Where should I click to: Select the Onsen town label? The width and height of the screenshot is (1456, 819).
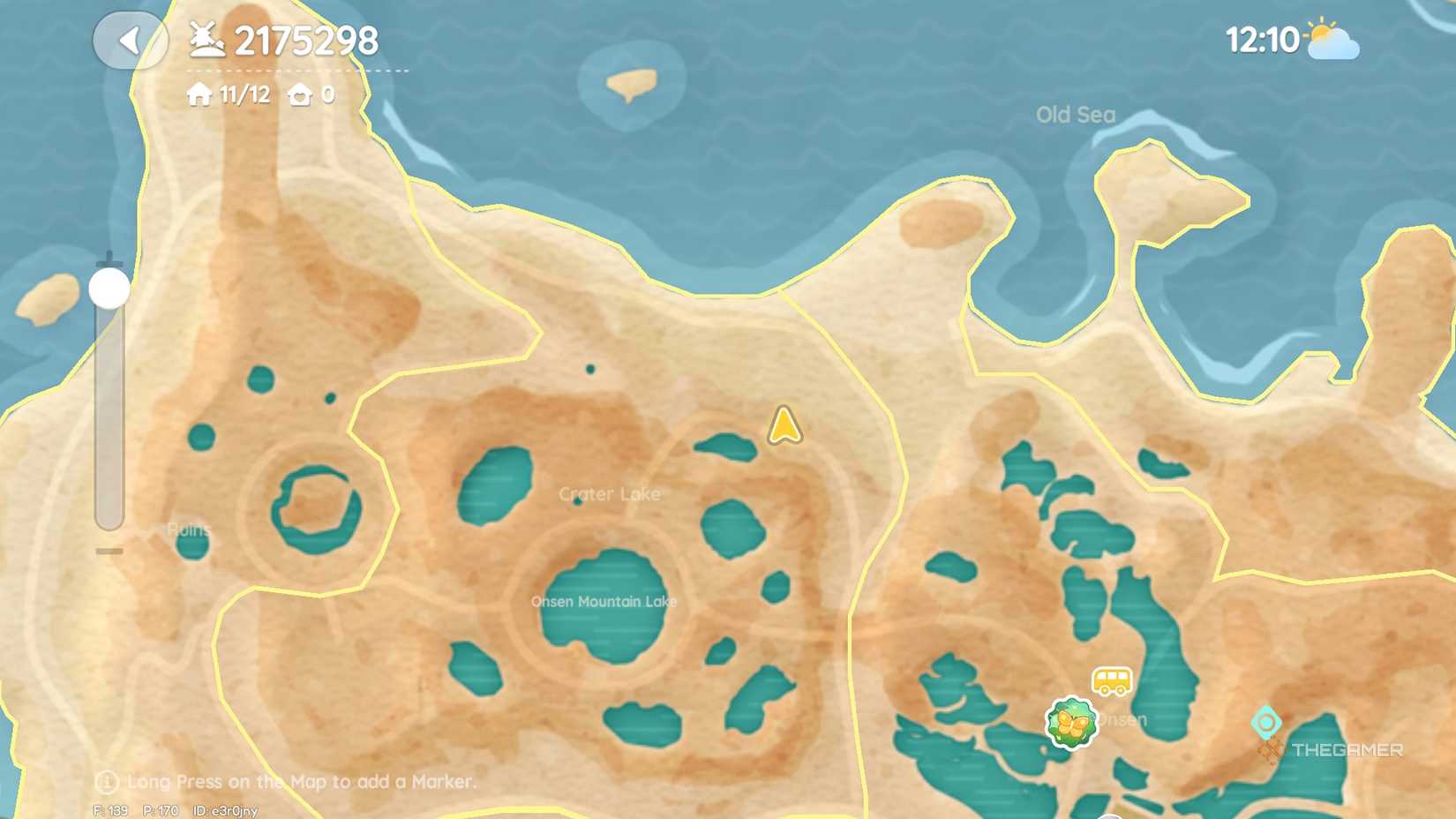(x=1120, y=718)
